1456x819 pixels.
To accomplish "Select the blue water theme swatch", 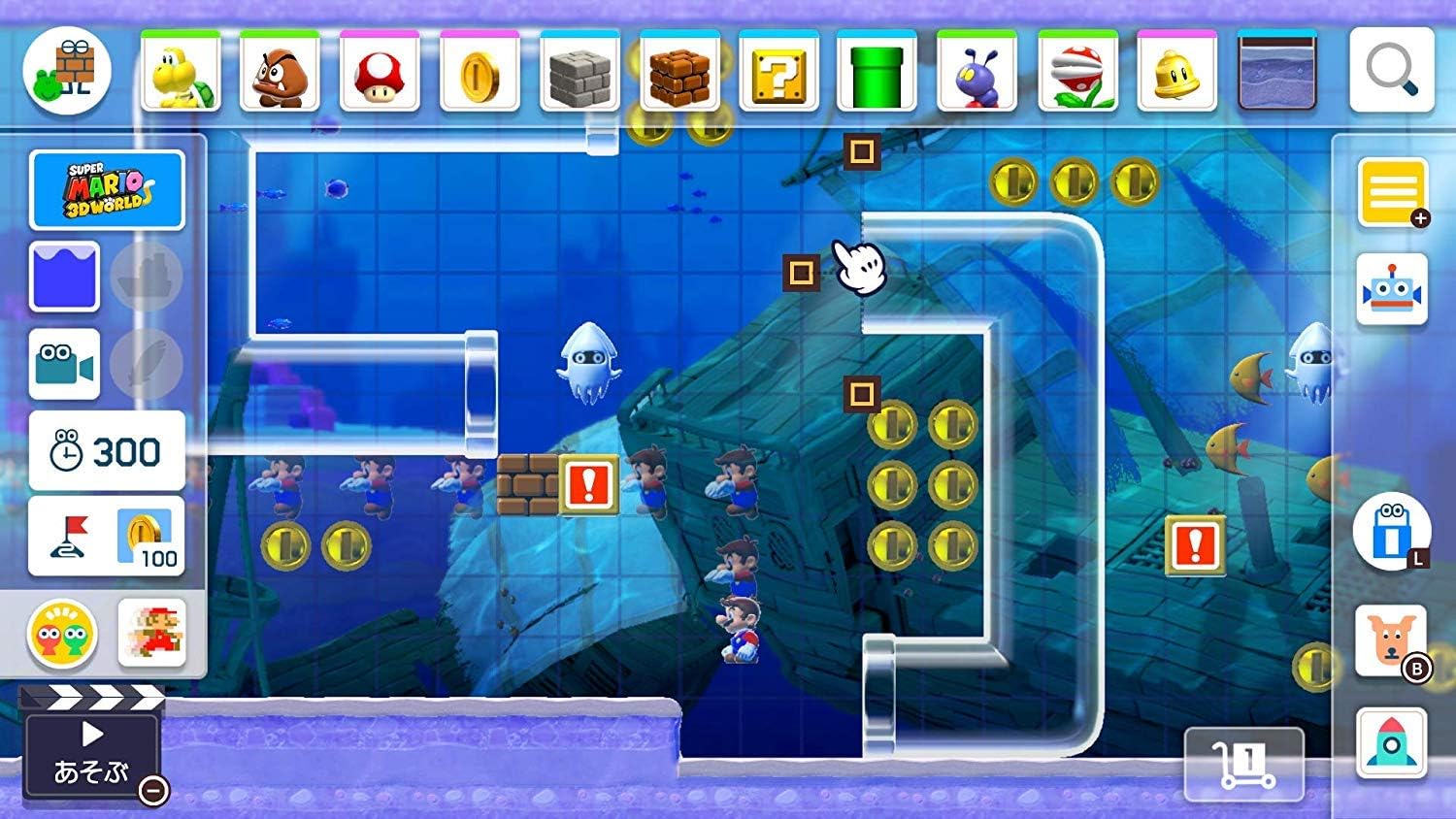I will (62, 275).
